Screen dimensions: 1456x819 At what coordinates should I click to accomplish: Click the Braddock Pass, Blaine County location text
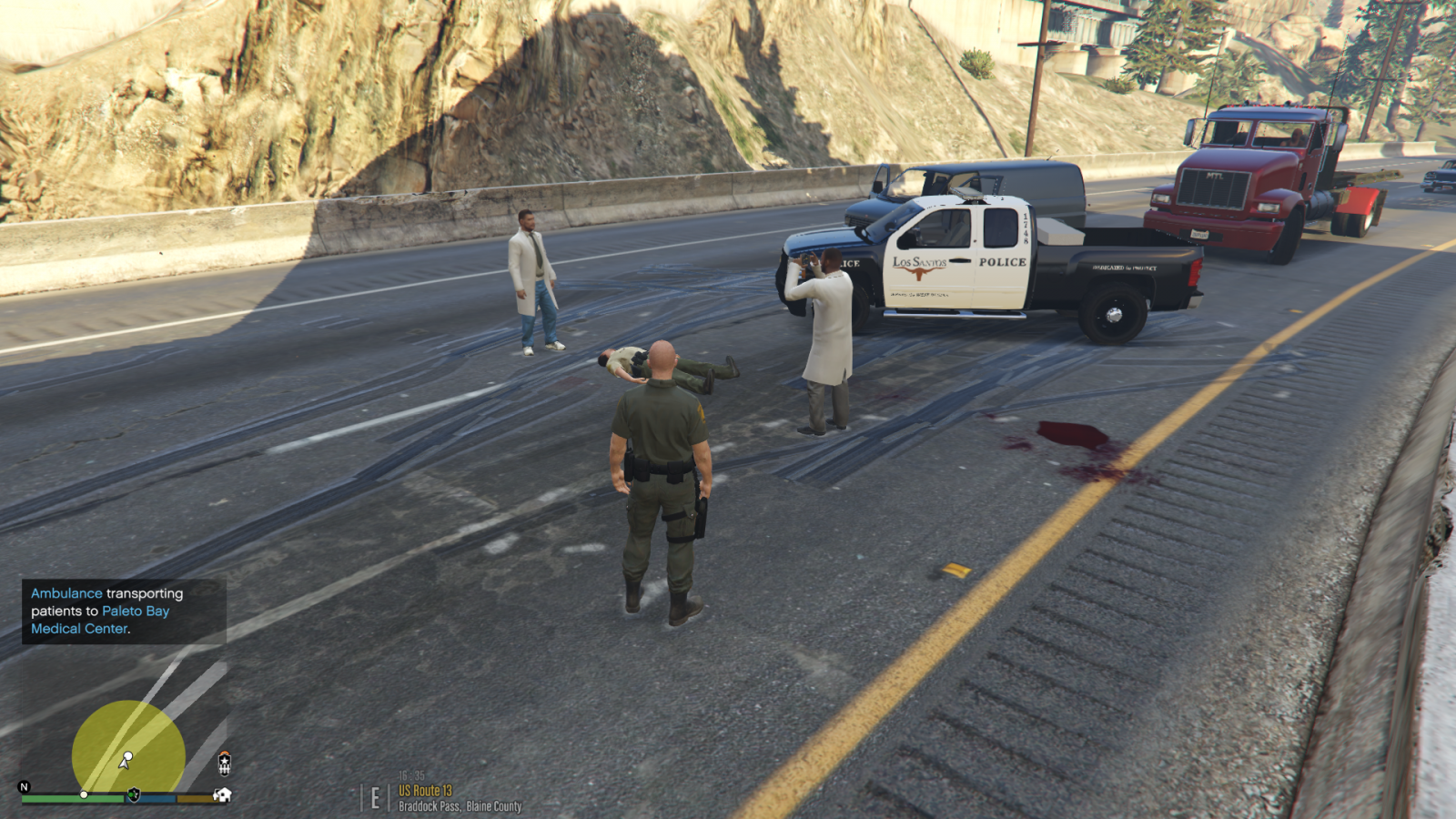[x=460, y=805]
